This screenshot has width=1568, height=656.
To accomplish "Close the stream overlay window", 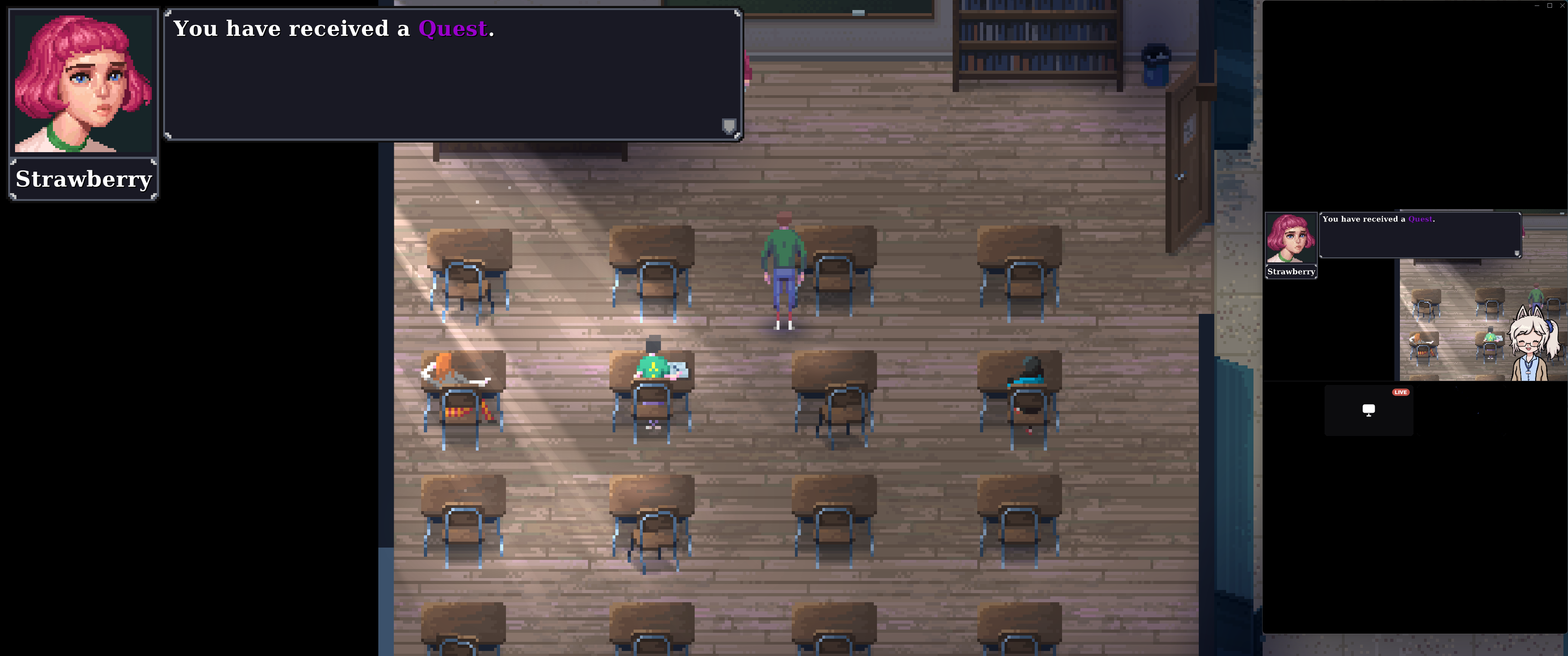I will (1562, 5).
